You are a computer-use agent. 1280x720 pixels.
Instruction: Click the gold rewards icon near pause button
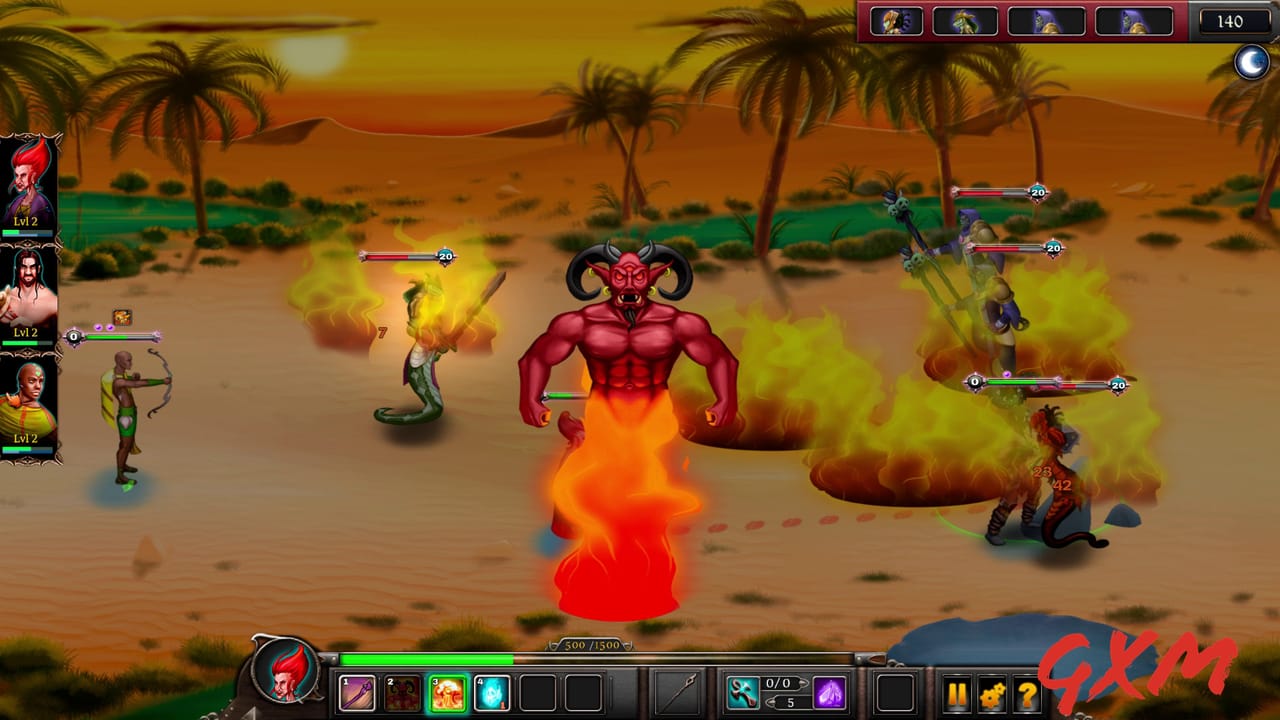(990, 693)
